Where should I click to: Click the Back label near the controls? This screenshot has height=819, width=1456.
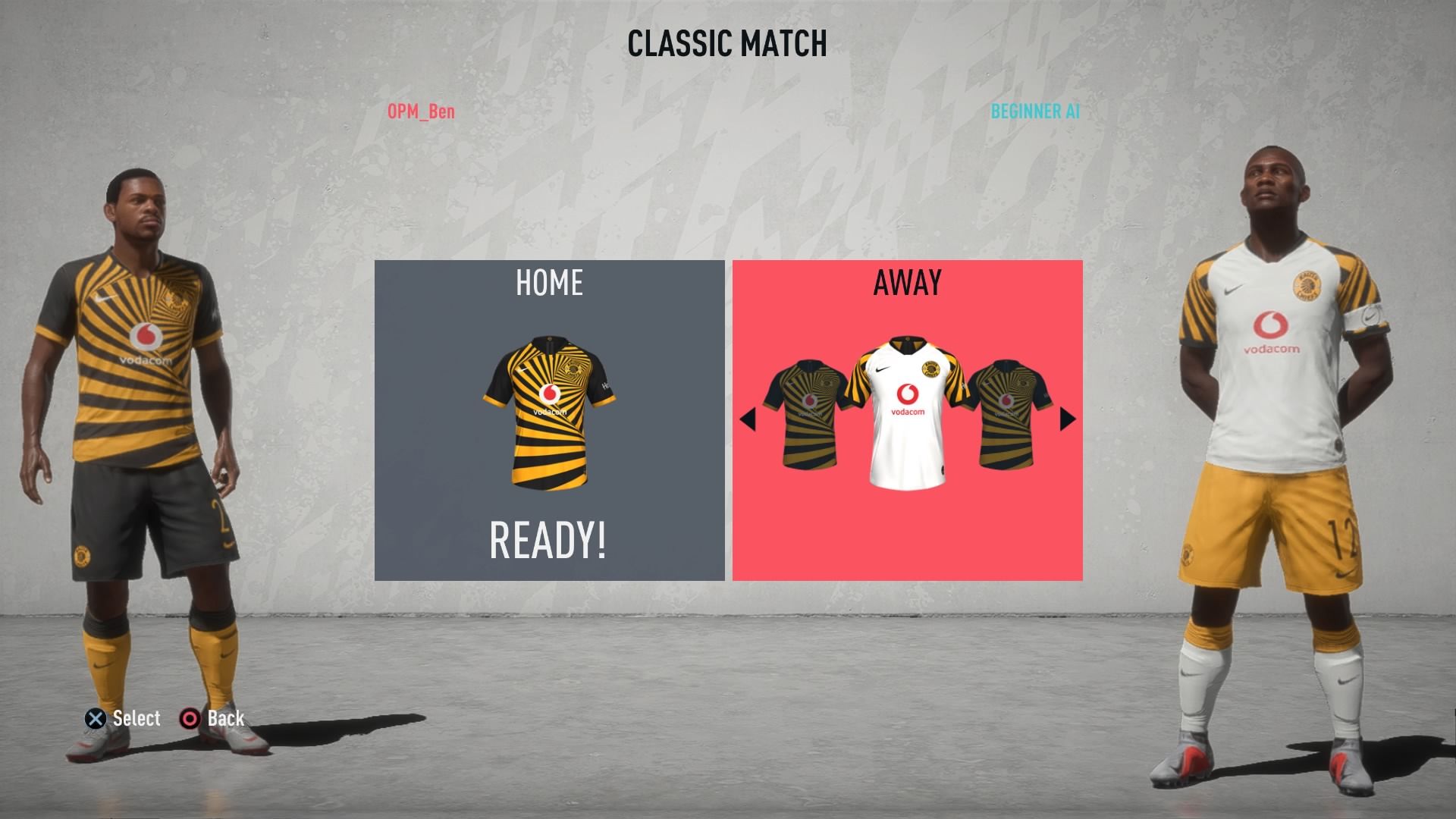point(225,718)
